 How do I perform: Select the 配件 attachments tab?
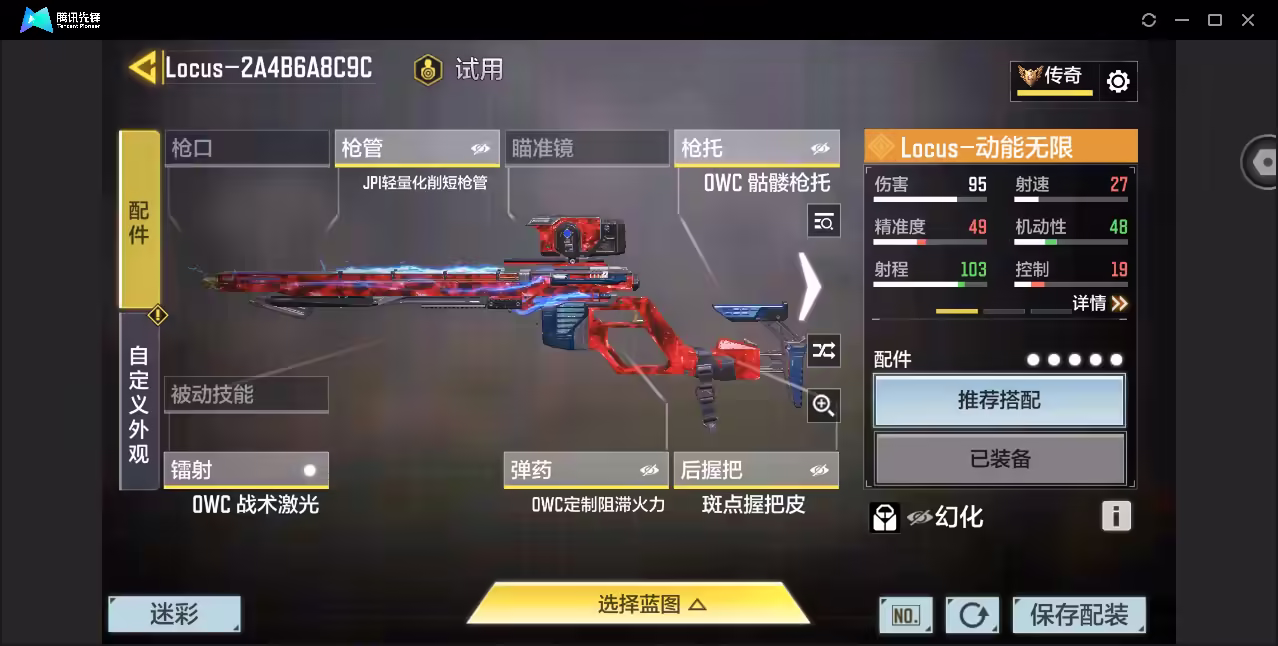tap(139, 220)
